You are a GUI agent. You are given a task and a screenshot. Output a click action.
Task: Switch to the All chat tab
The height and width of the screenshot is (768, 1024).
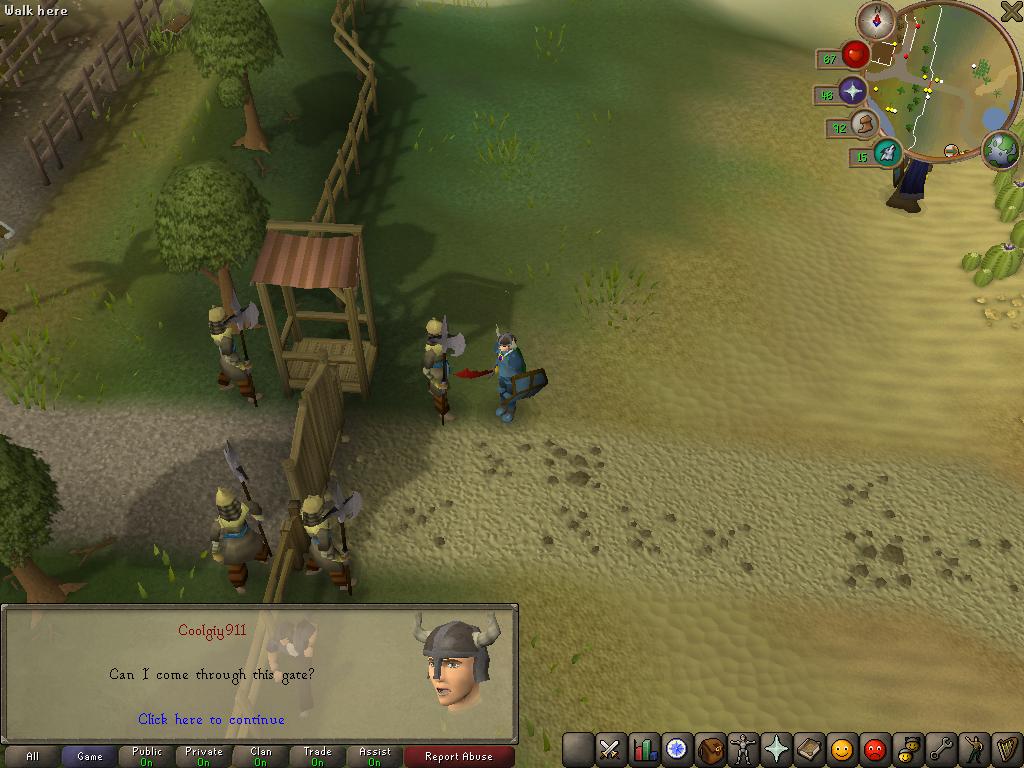31,757
